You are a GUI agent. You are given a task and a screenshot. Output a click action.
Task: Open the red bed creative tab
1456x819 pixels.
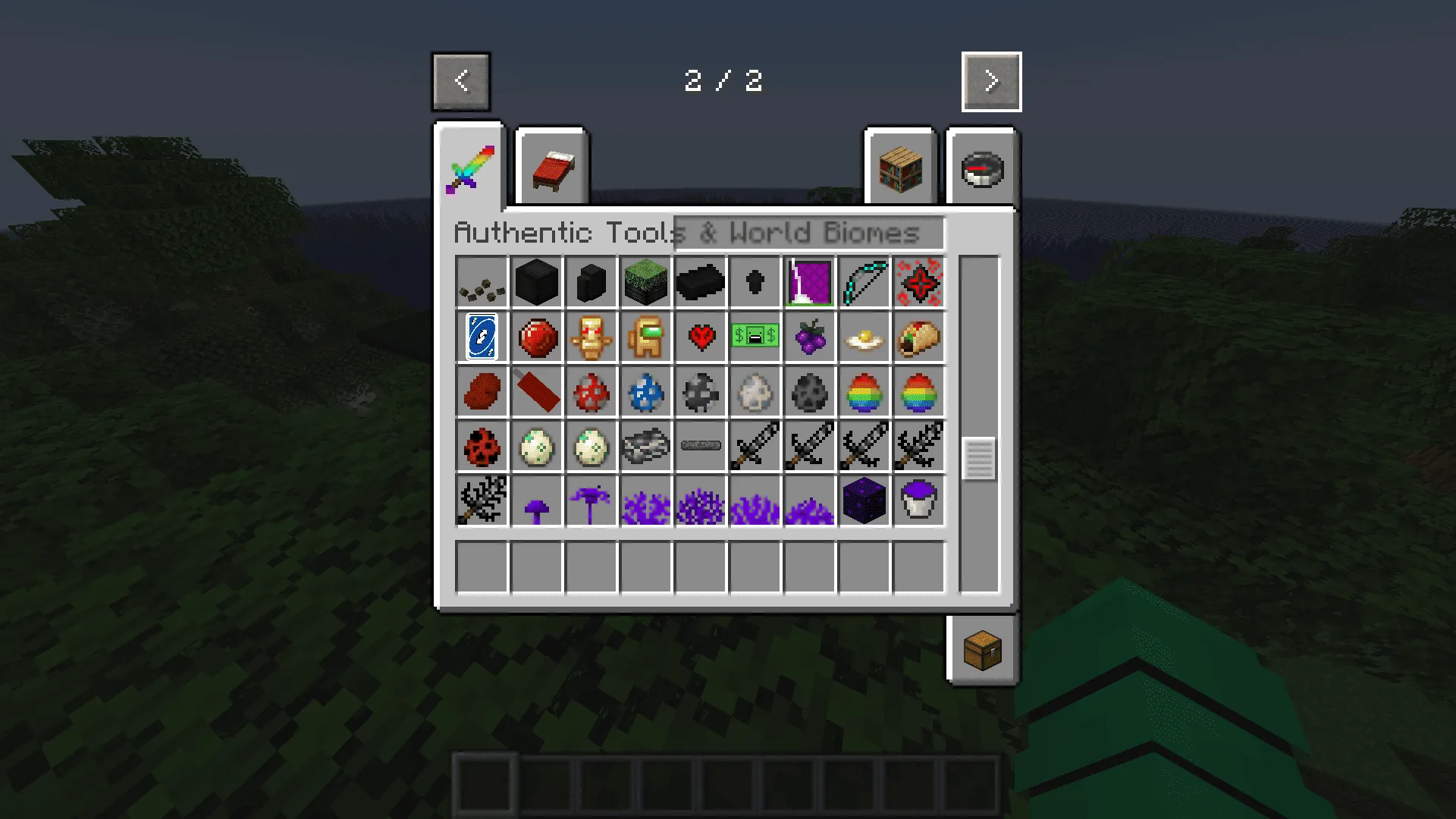[551, 168]
